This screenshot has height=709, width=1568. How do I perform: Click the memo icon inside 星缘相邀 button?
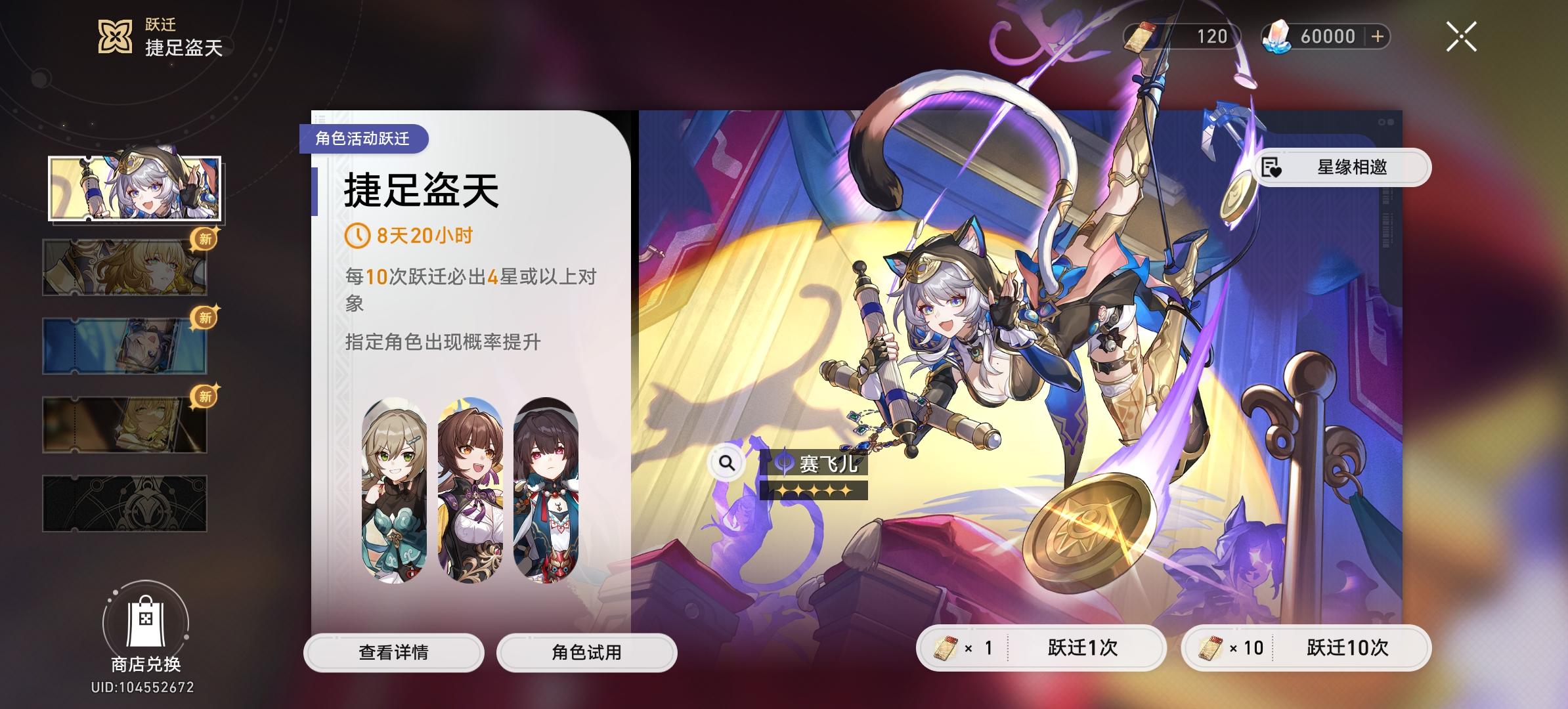pyautogui.click(x=1269, y=167)
